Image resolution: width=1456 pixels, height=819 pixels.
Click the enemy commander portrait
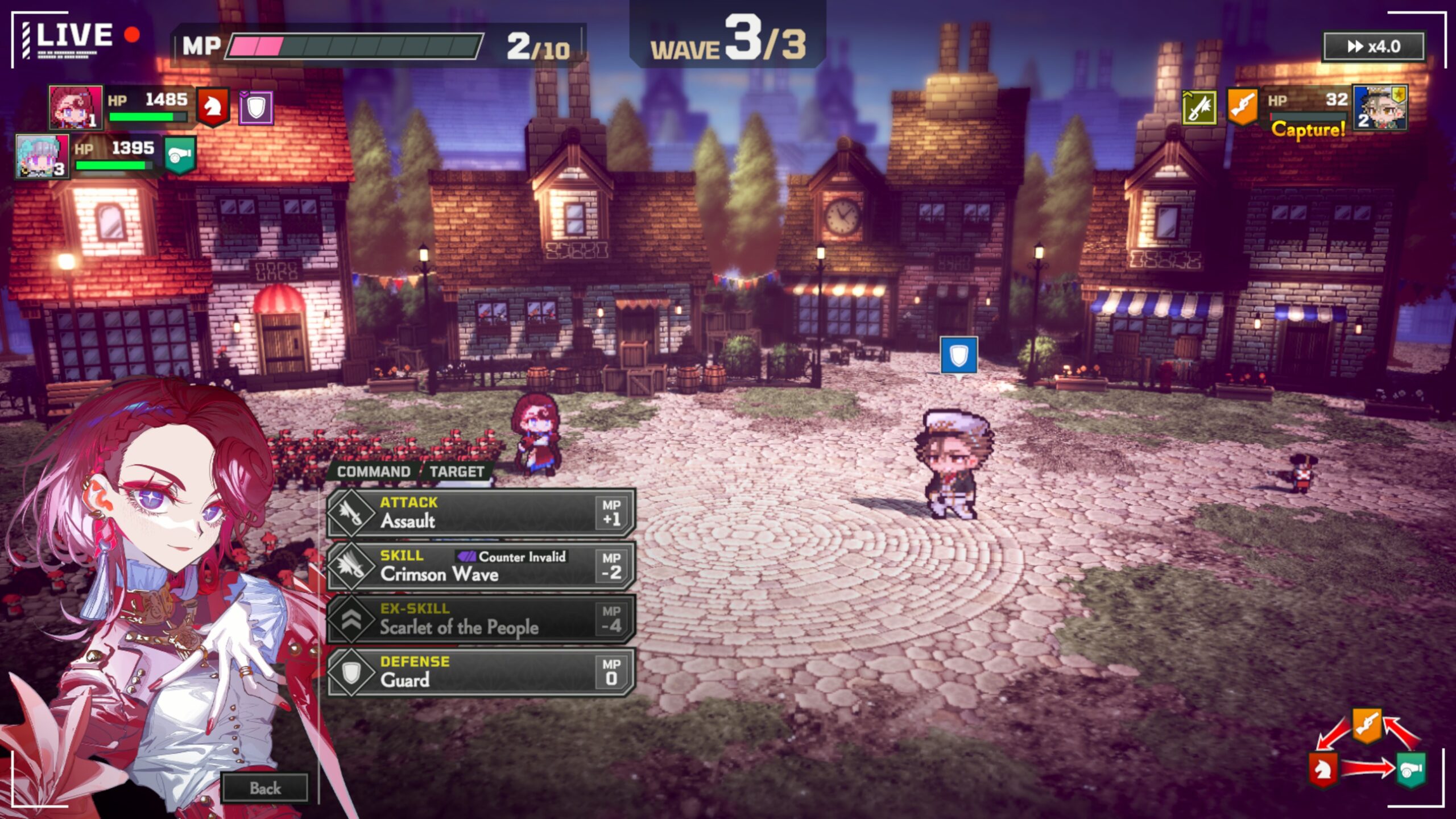(x=1380, y=108)
